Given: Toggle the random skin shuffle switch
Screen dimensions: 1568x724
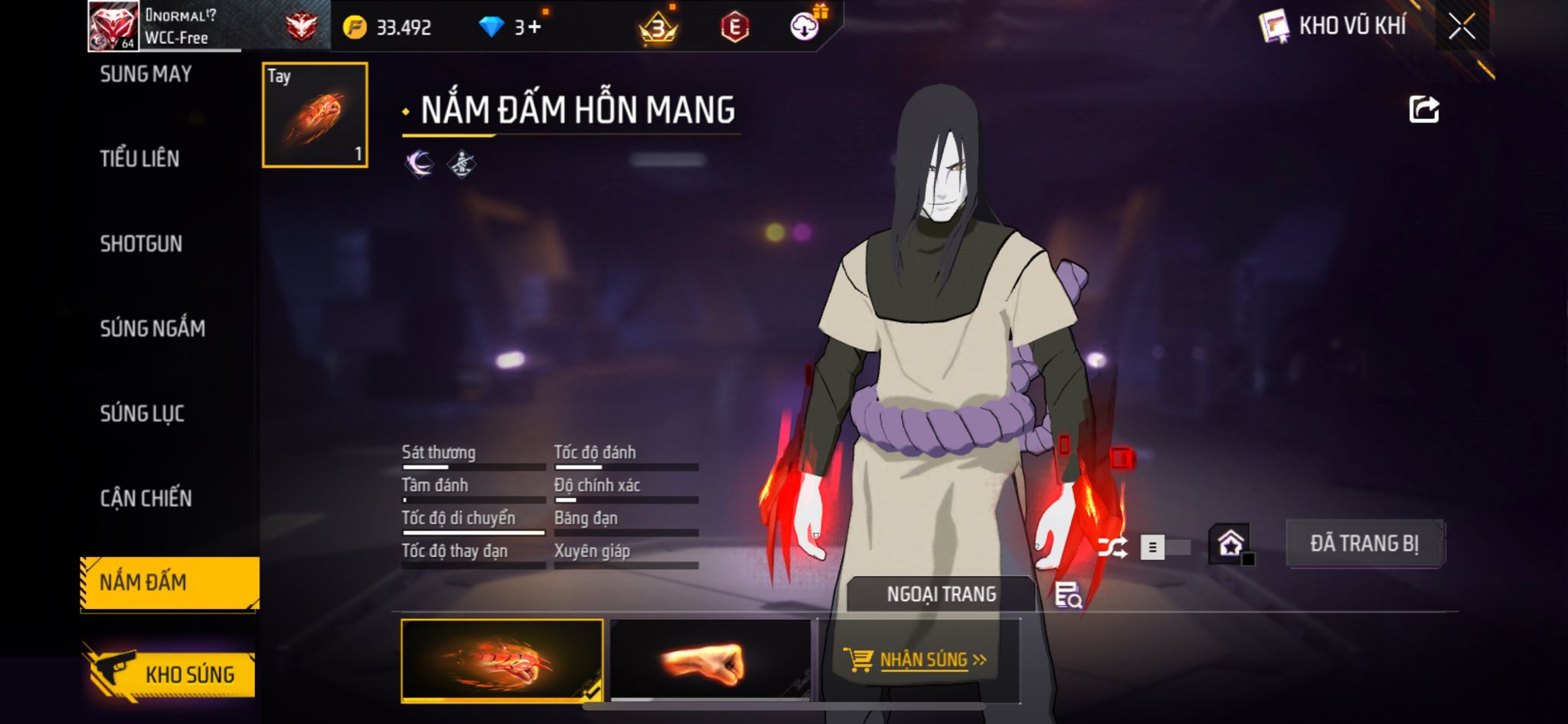Looking at the screenshot, I should pyautogui.click(x=1164, y=547).
